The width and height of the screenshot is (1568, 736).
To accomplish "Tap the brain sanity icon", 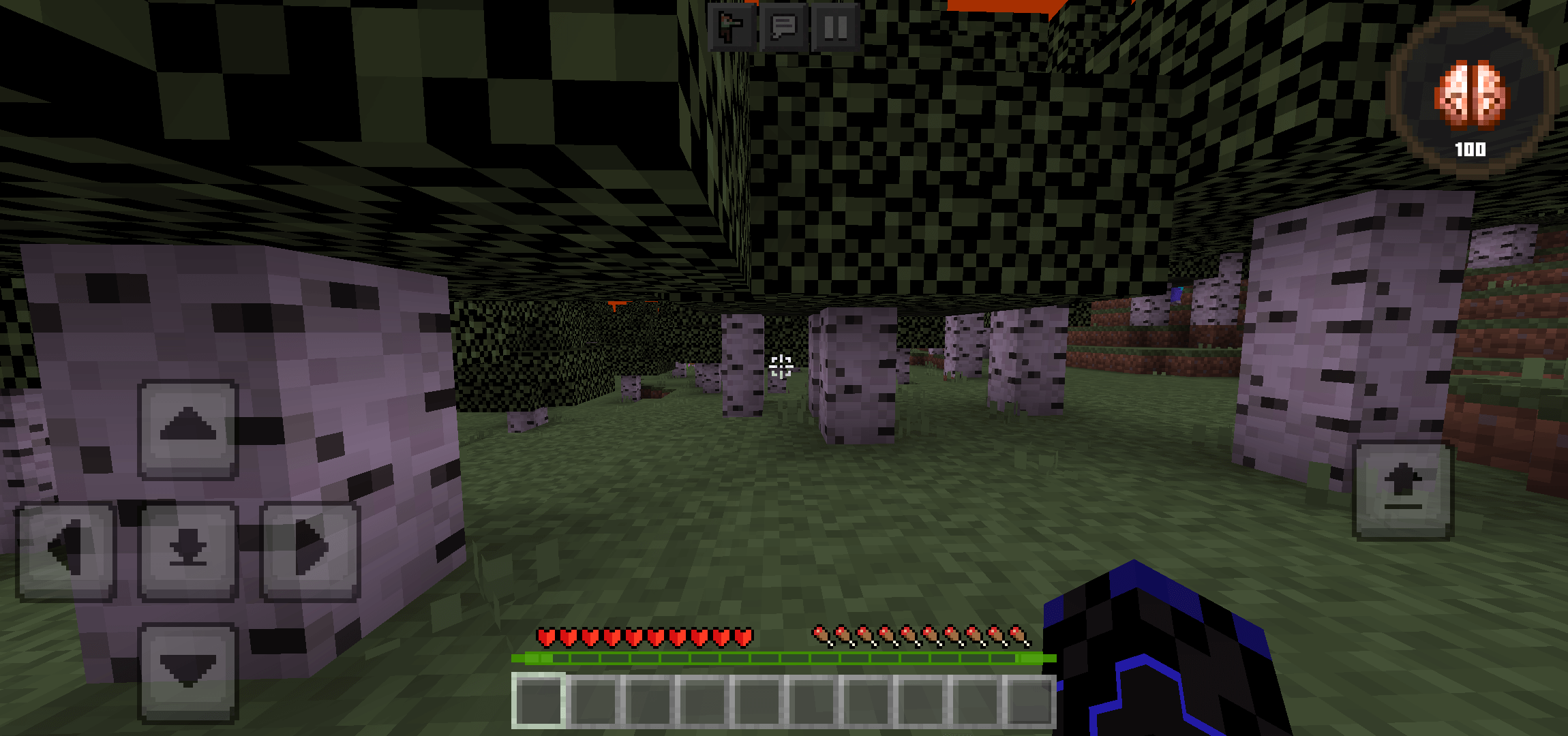I will click(x=1471, y=95).
